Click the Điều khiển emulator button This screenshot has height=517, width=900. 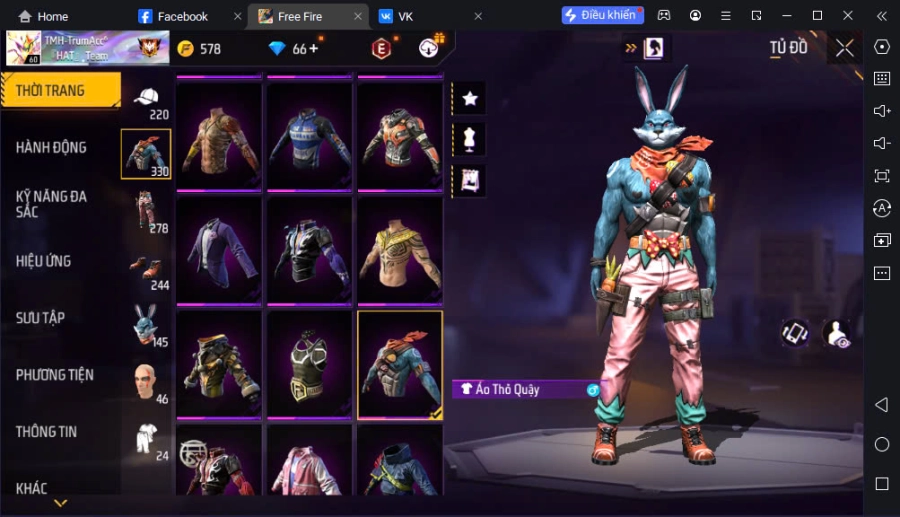pyautogui.click(x=602, y=16)
